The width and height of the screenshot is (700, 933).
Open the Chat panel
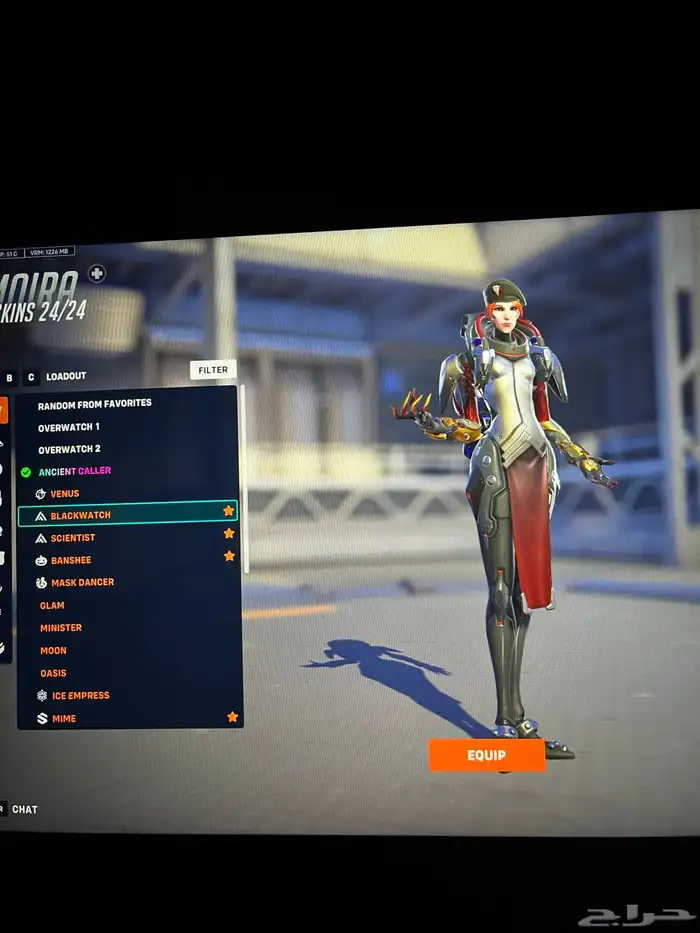click(x=24, y=809)
